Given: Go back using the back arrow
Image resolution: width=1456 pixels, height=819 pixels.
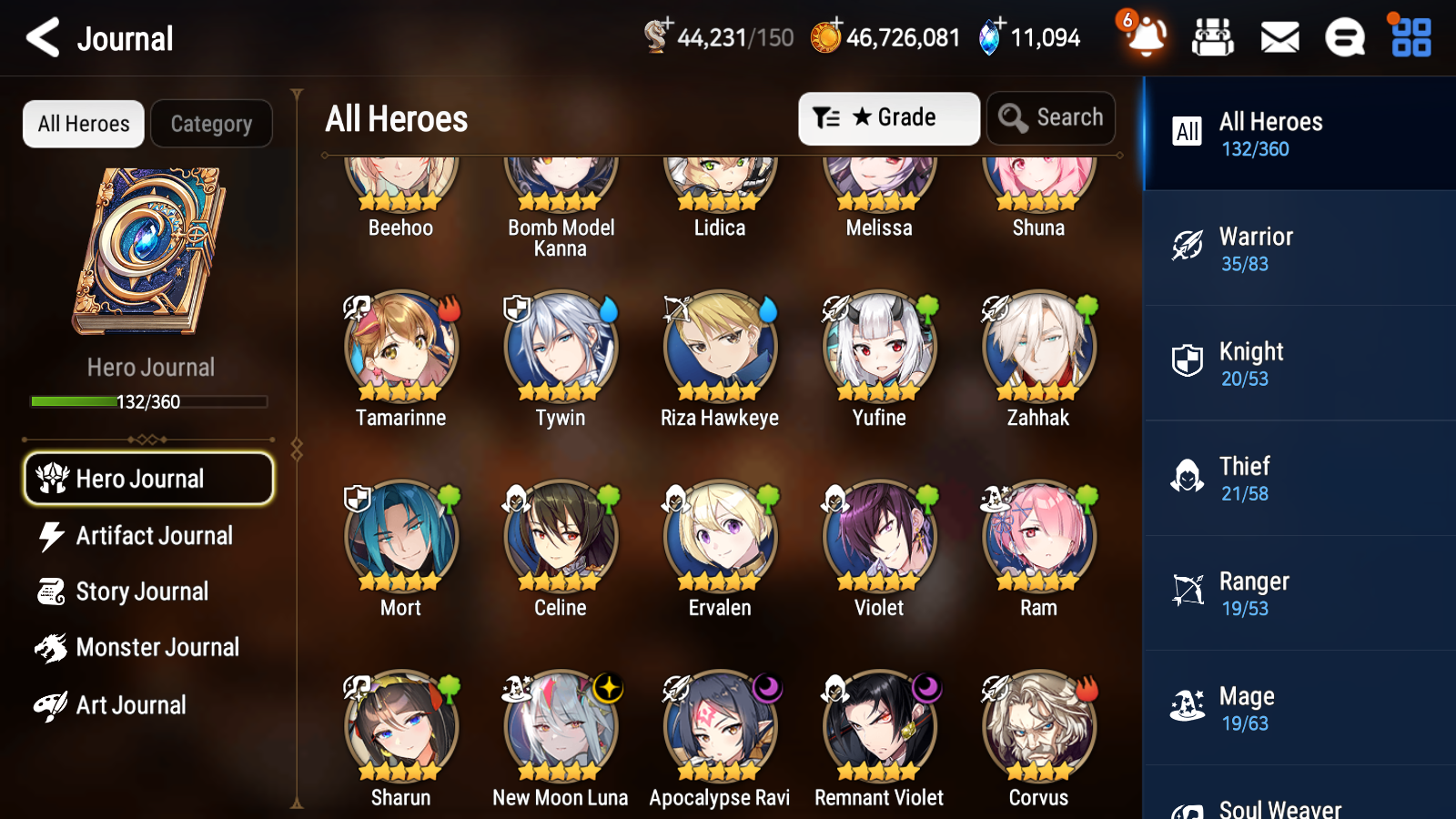Looking at the screenshot, I should [x=40, y=37].
